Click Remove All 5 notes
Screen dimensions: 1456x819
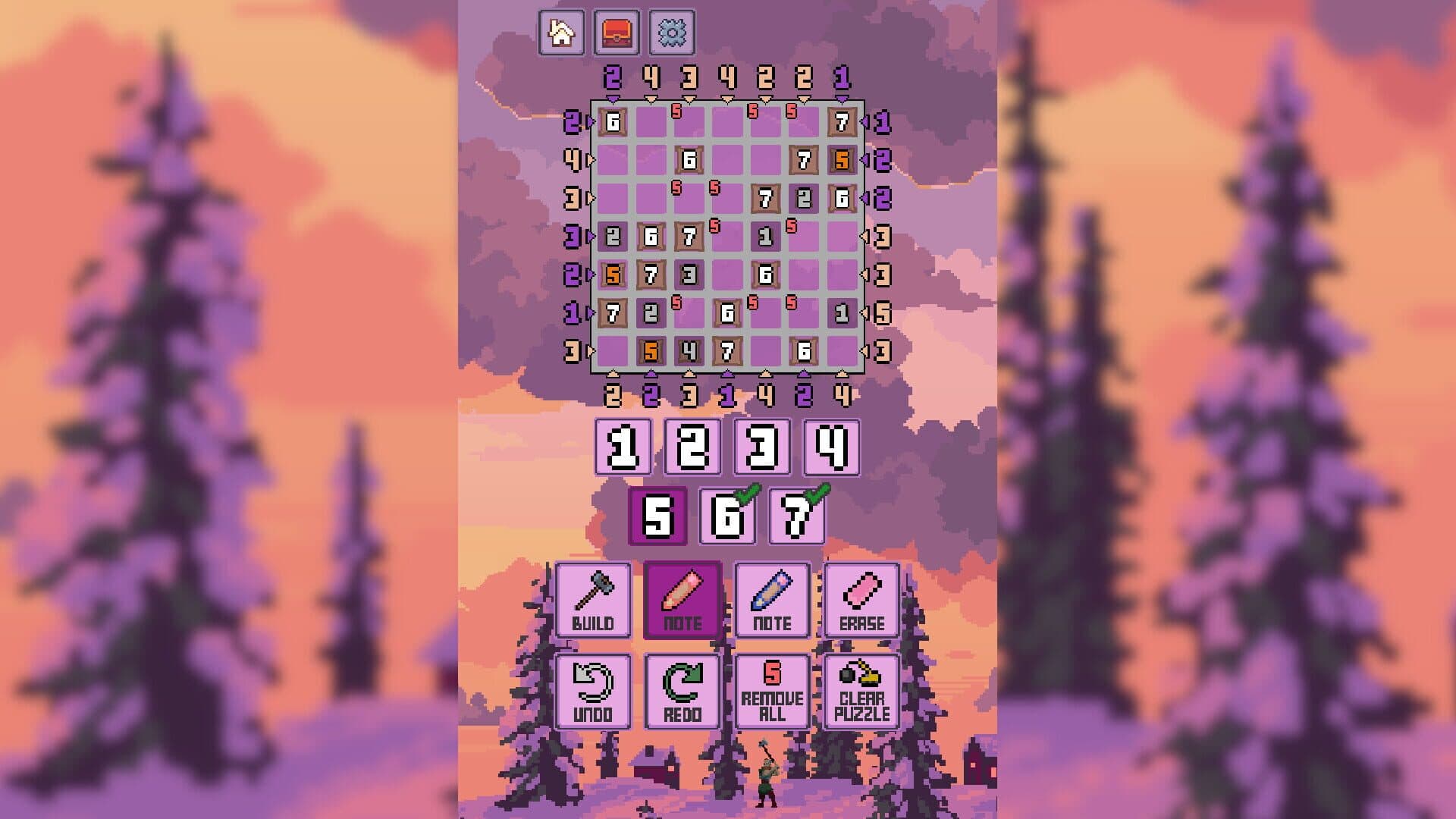772,692
